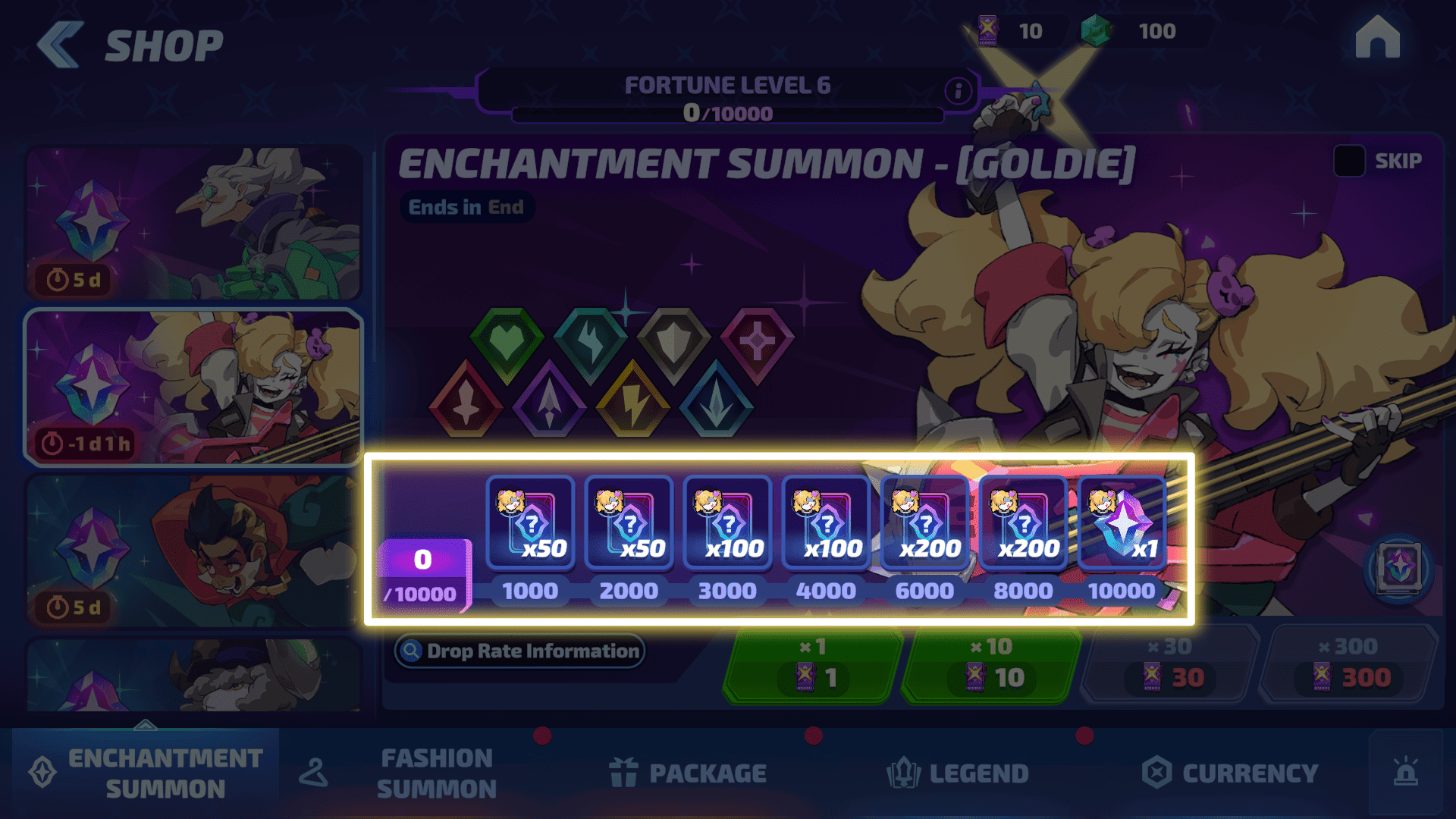The image size is (1456, 819).
Task: Open the Currency tab
Action: pos(1230,773)
